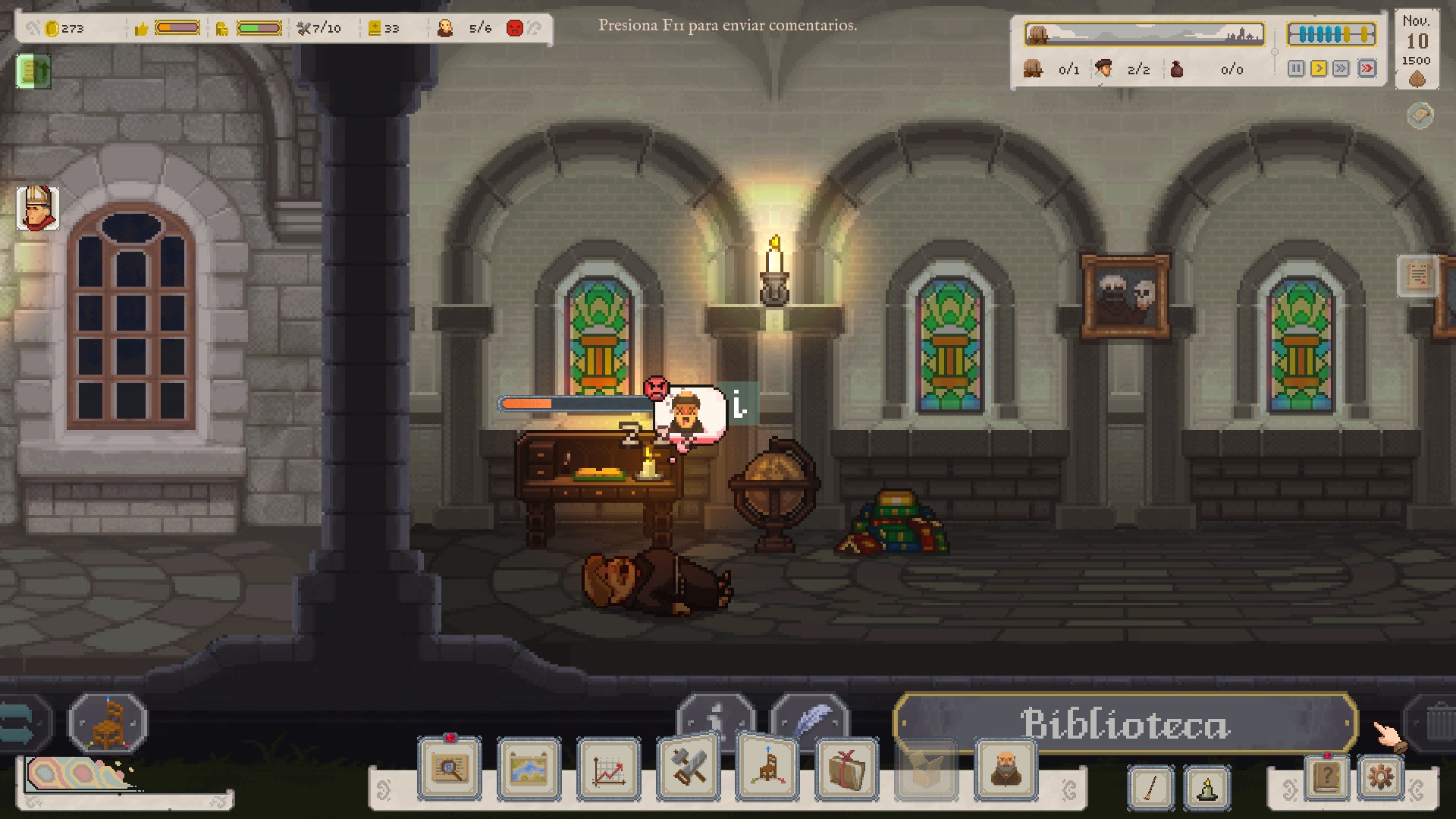Select the green candle tool
The width and height of the screenshot is (1456, 819).
1207,787
